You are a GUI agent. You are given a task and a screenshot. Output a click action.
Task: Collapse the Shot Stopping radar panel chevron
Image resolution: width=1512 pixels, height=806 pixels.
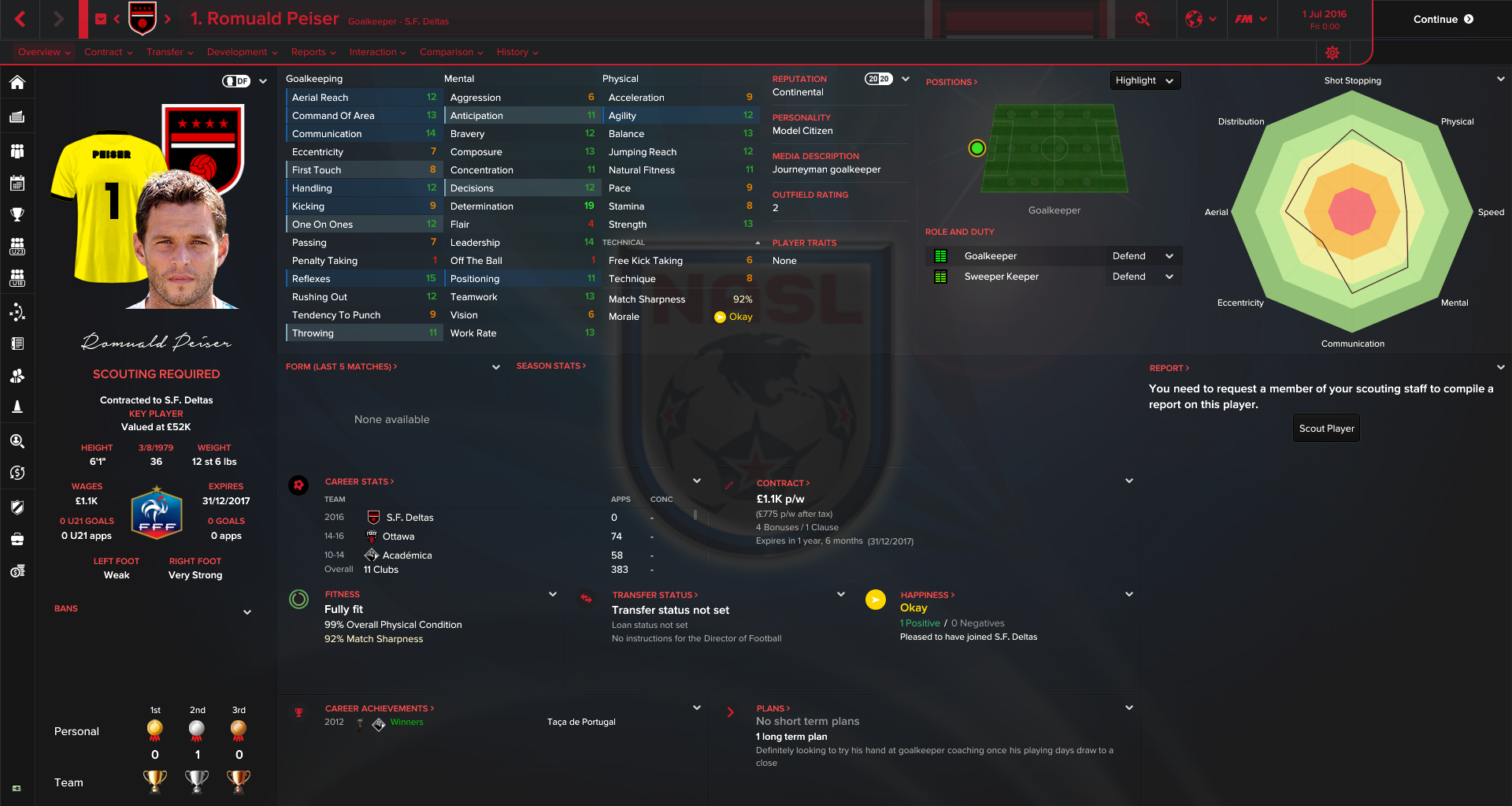coord(1501,79)
